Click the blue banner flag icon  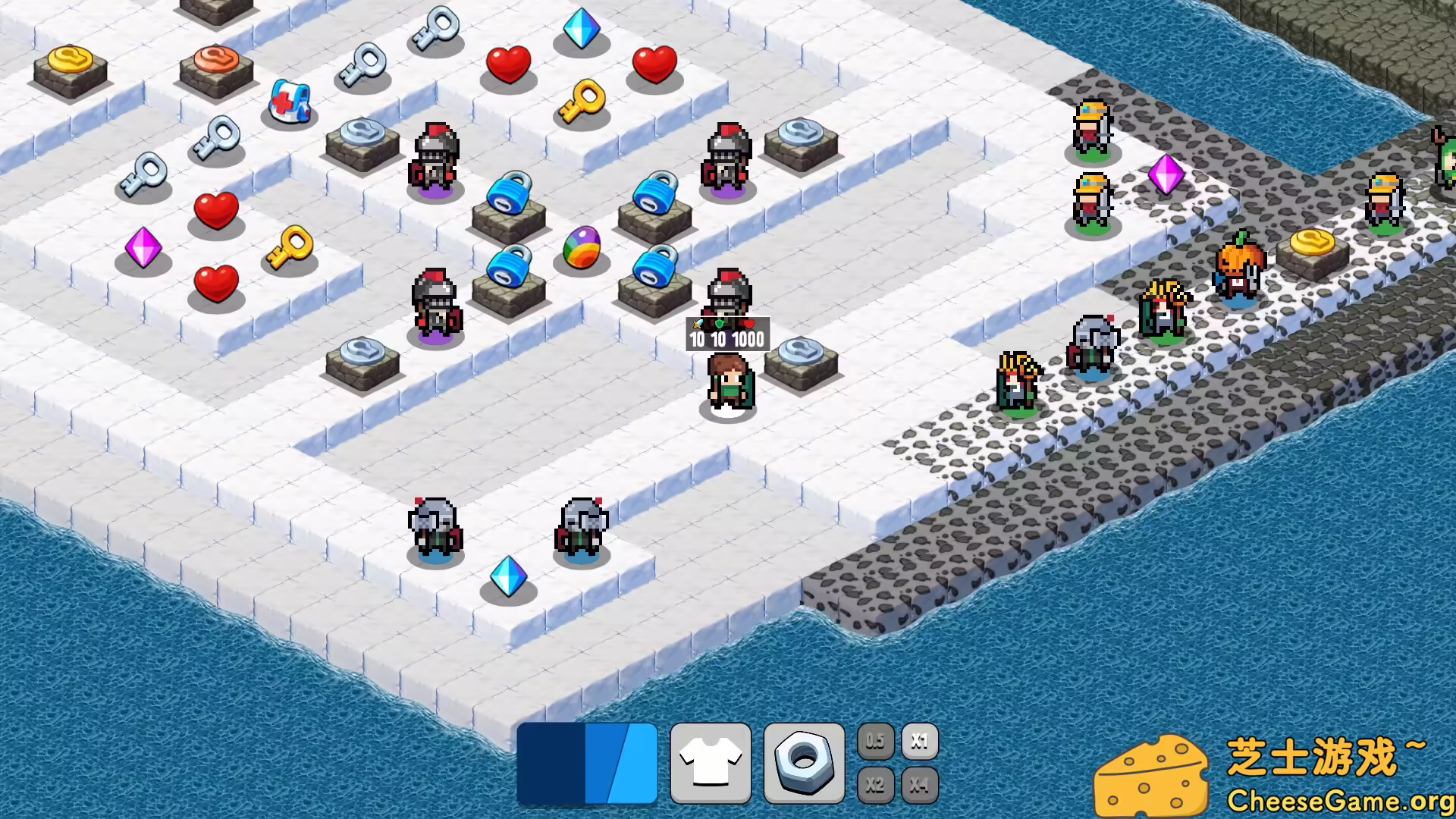tap(588, 762)
